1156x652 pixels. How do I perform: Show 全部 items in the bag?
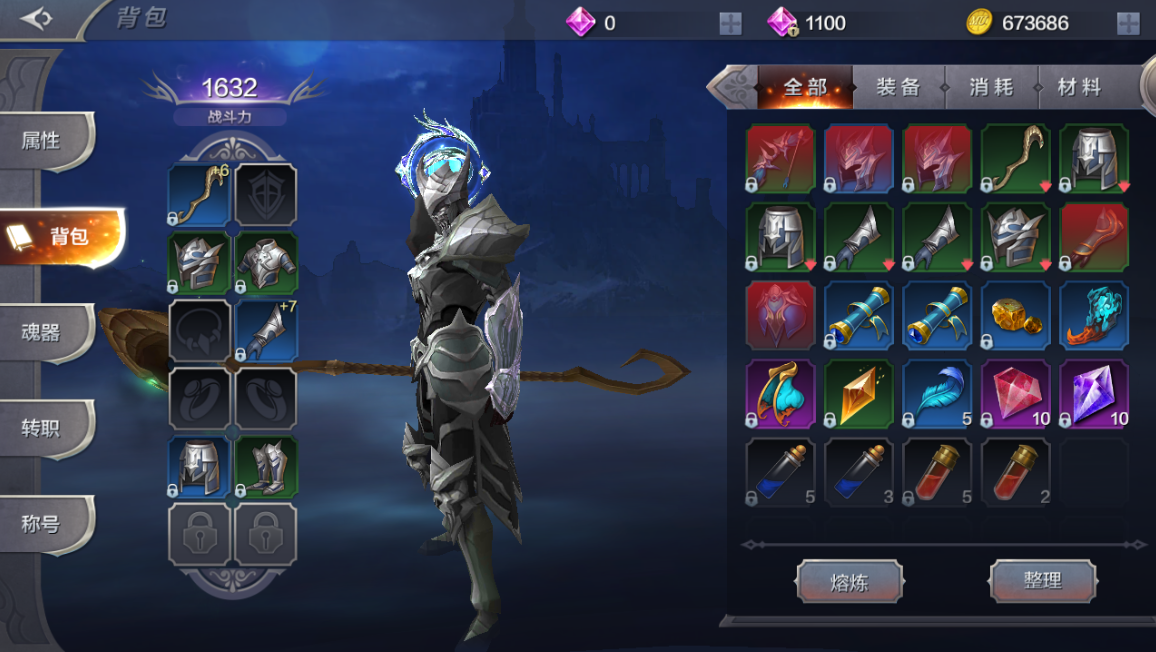point(805,88)
